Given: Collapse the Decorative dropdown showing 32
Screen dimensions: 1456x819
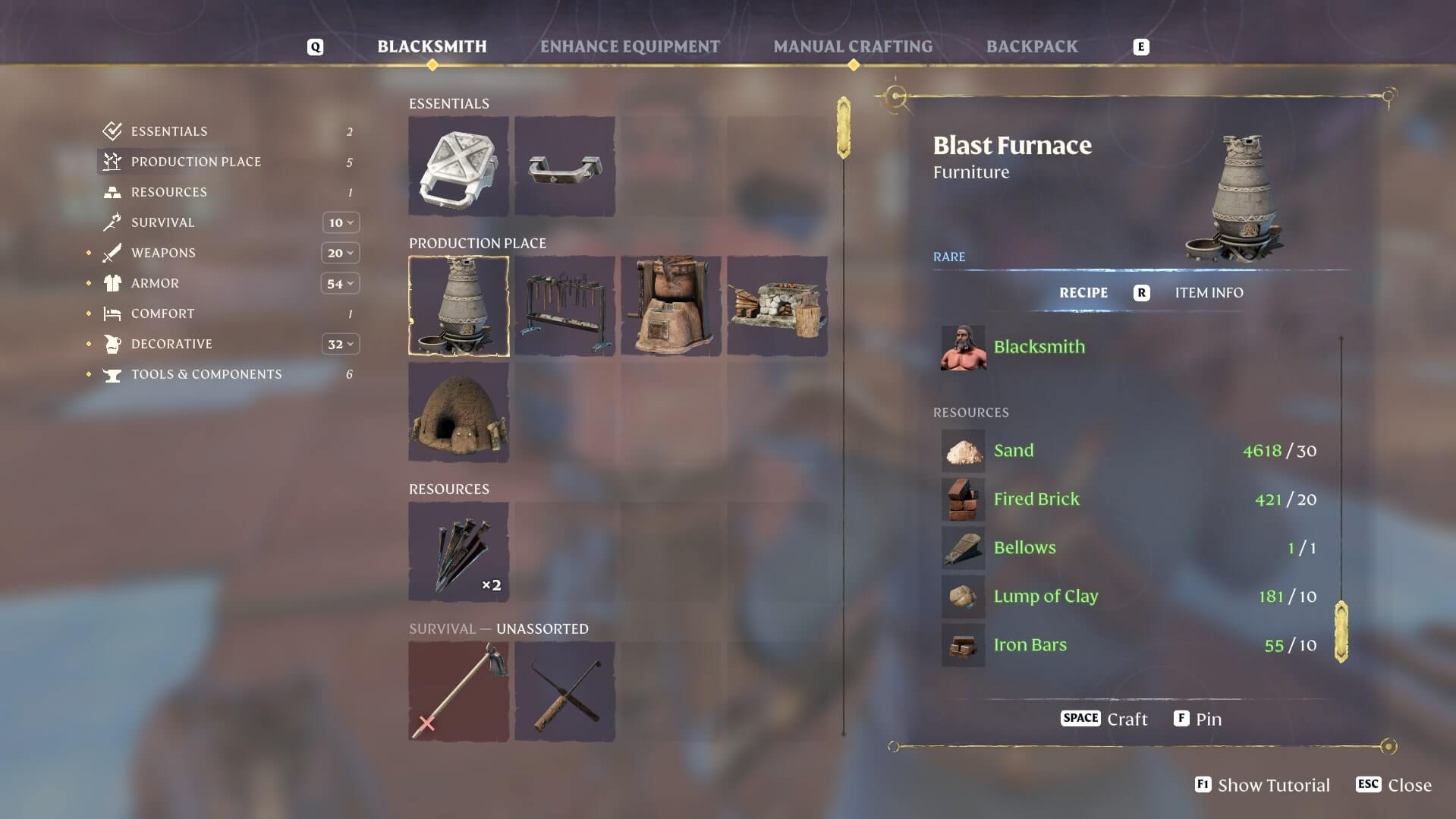Looking at the screenshot, I should pyautogui.click(x=339, y=344).
